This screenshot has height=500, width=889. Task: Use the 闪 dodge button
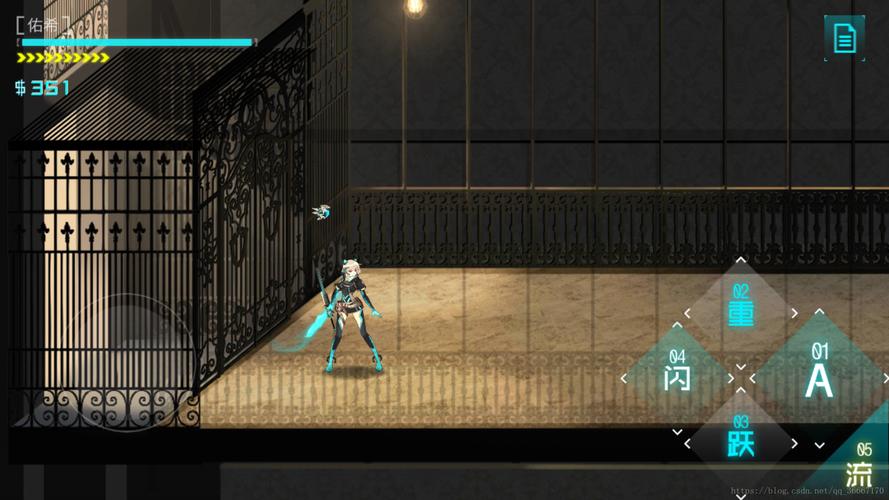tap(677, 378)
